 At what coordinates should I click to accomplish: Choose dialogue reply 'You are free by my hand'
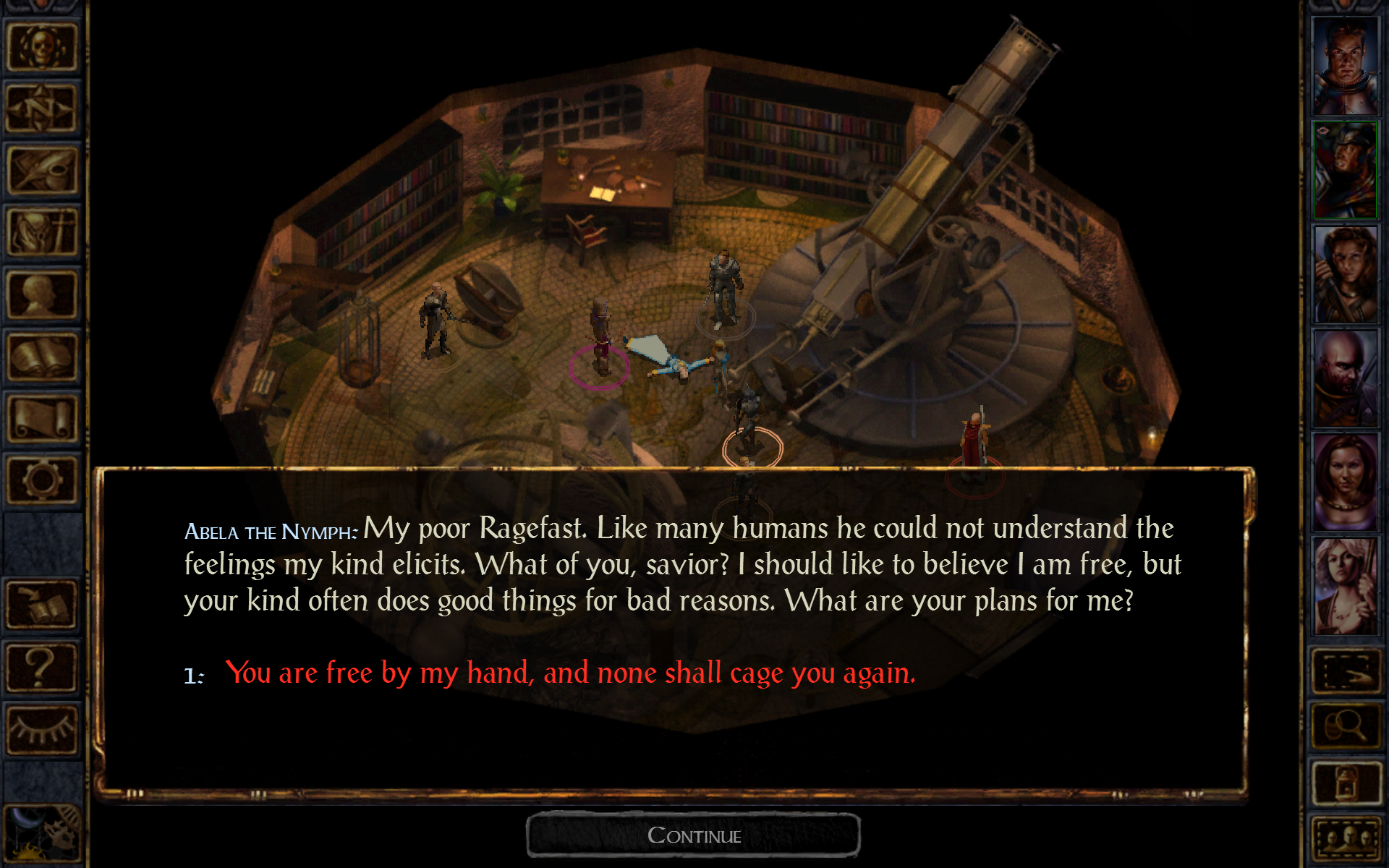coord(572,673)
